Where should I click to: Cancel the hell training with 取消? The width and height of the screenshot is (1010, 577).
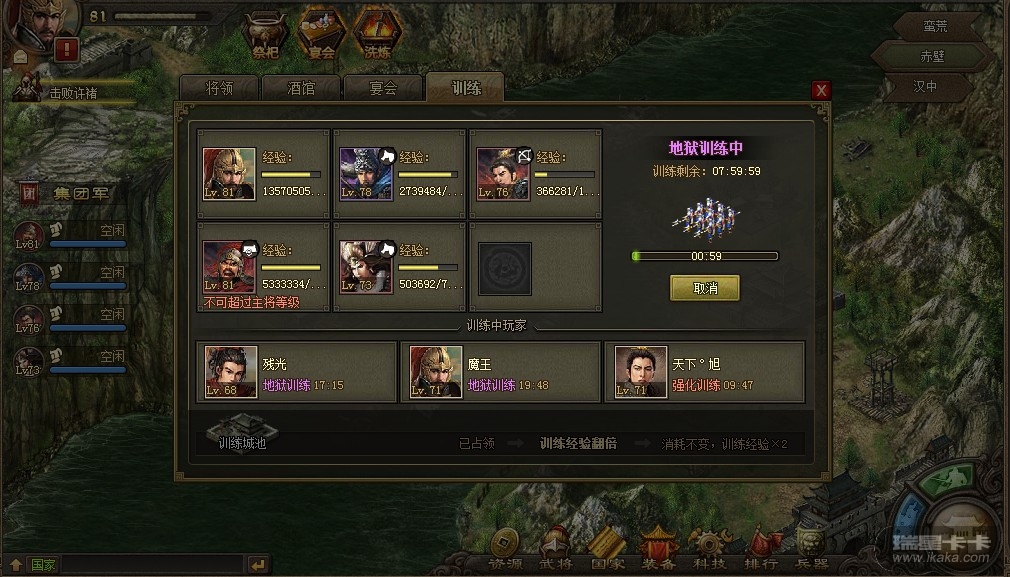(704, 288)
